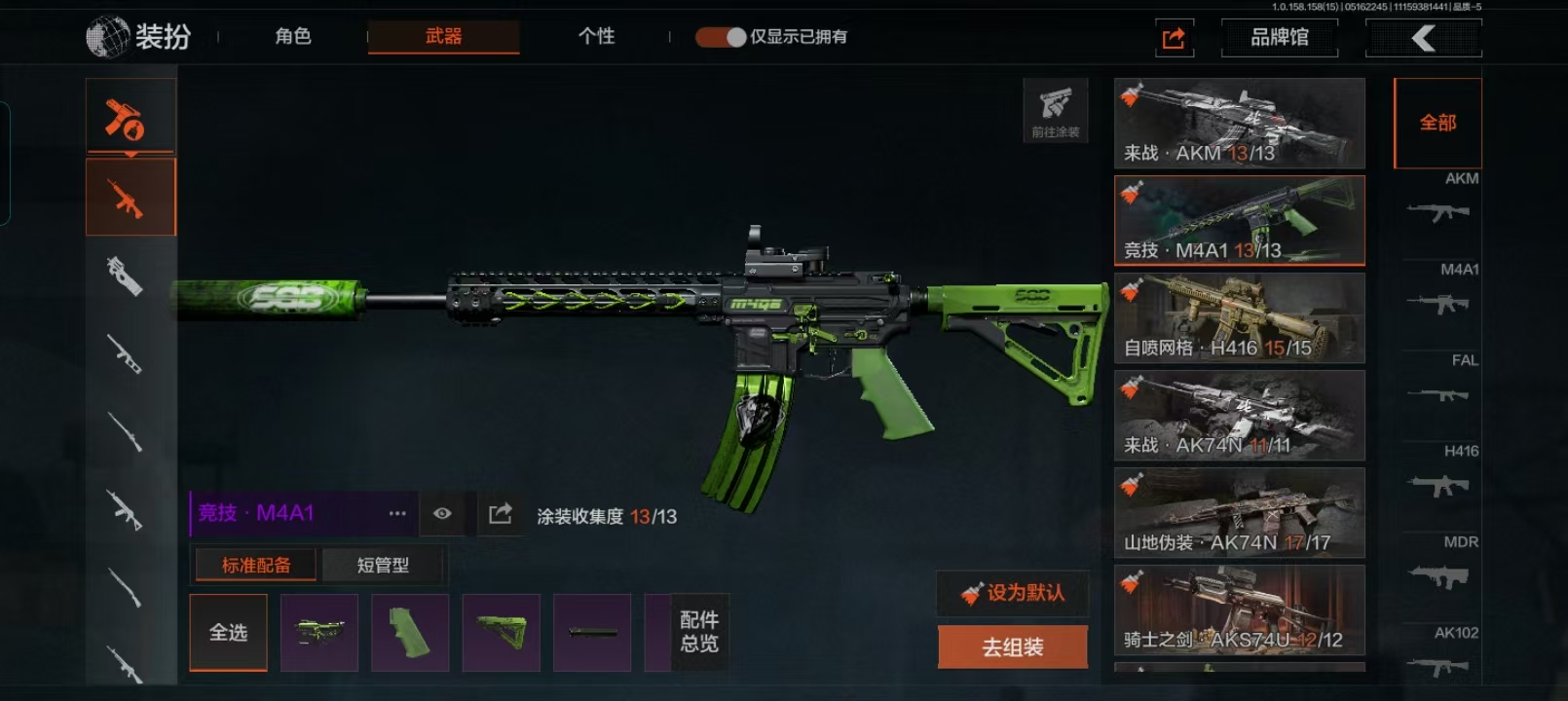
Task: Open the 品牌馆 brand hall
Action: pos(1279,38)
